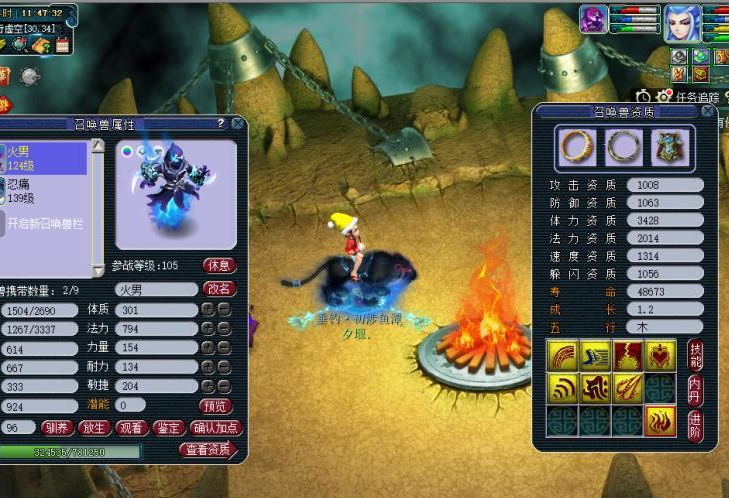
Task: Confirm point allocation with 确认加点
Action: click(x=216, y=428)
